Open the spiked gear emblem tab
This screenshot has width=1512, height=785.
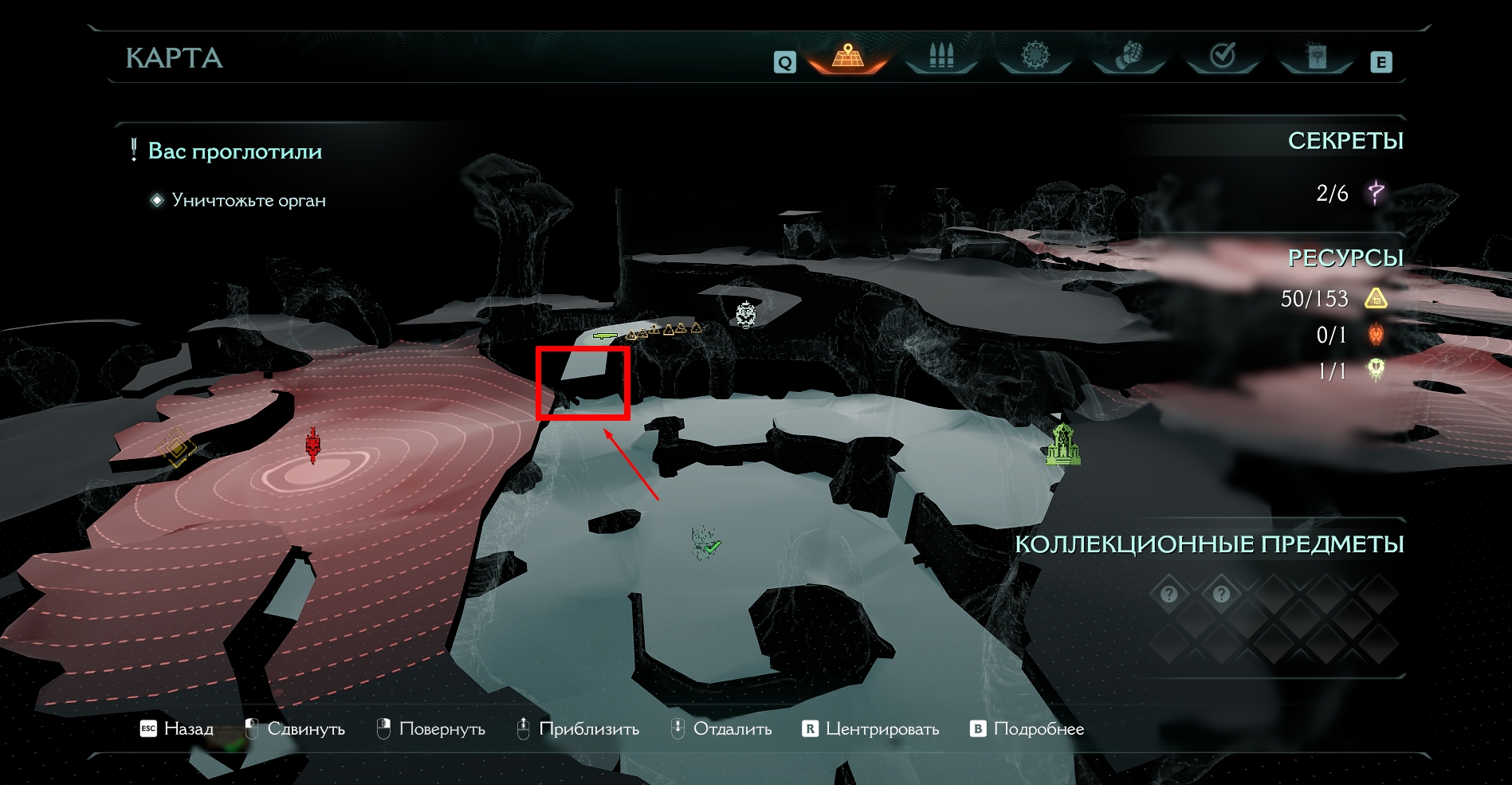point(1035,56)
